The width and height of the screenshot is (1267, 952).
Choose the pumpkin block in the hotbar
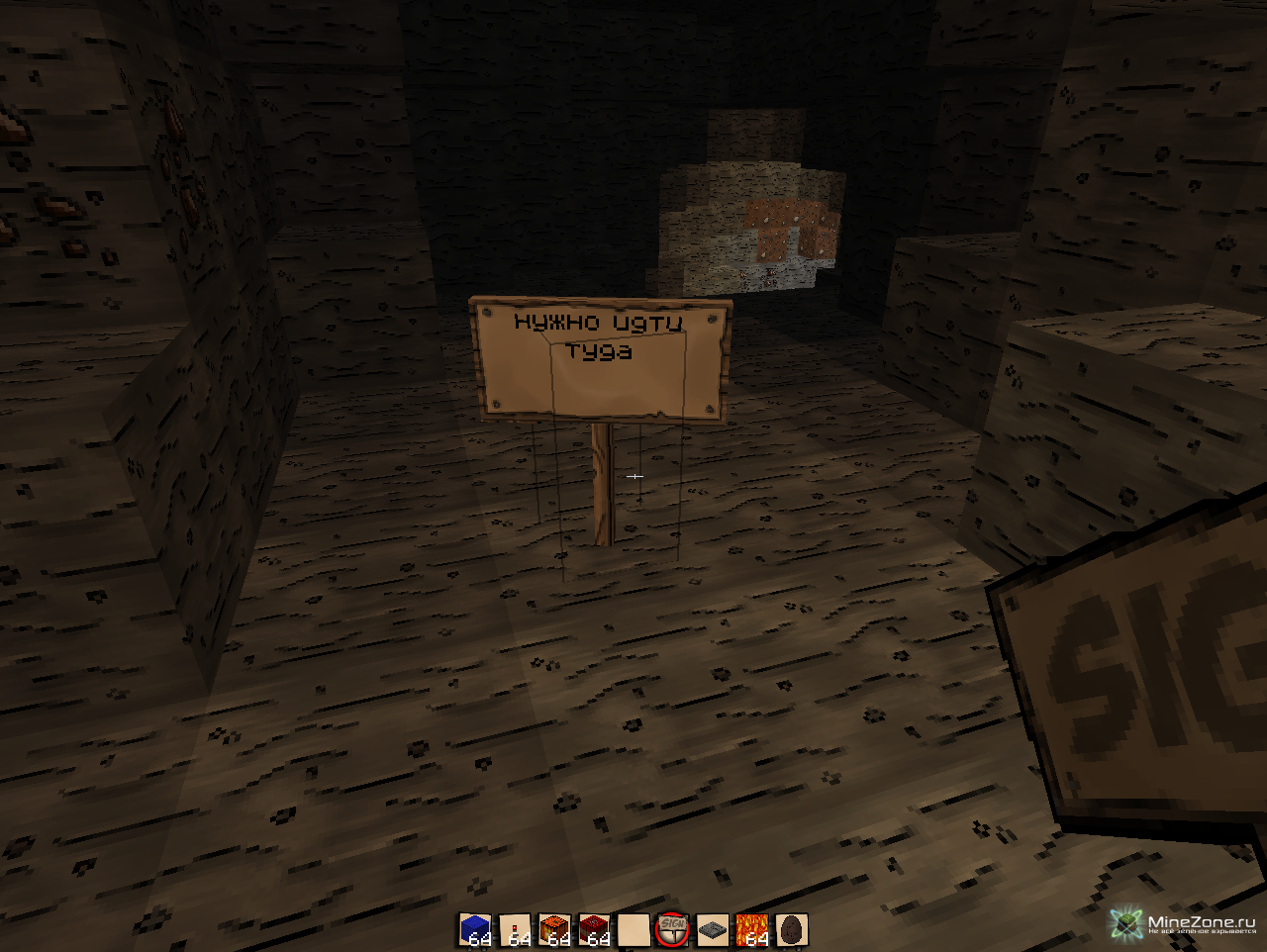[x=554, y=930]
